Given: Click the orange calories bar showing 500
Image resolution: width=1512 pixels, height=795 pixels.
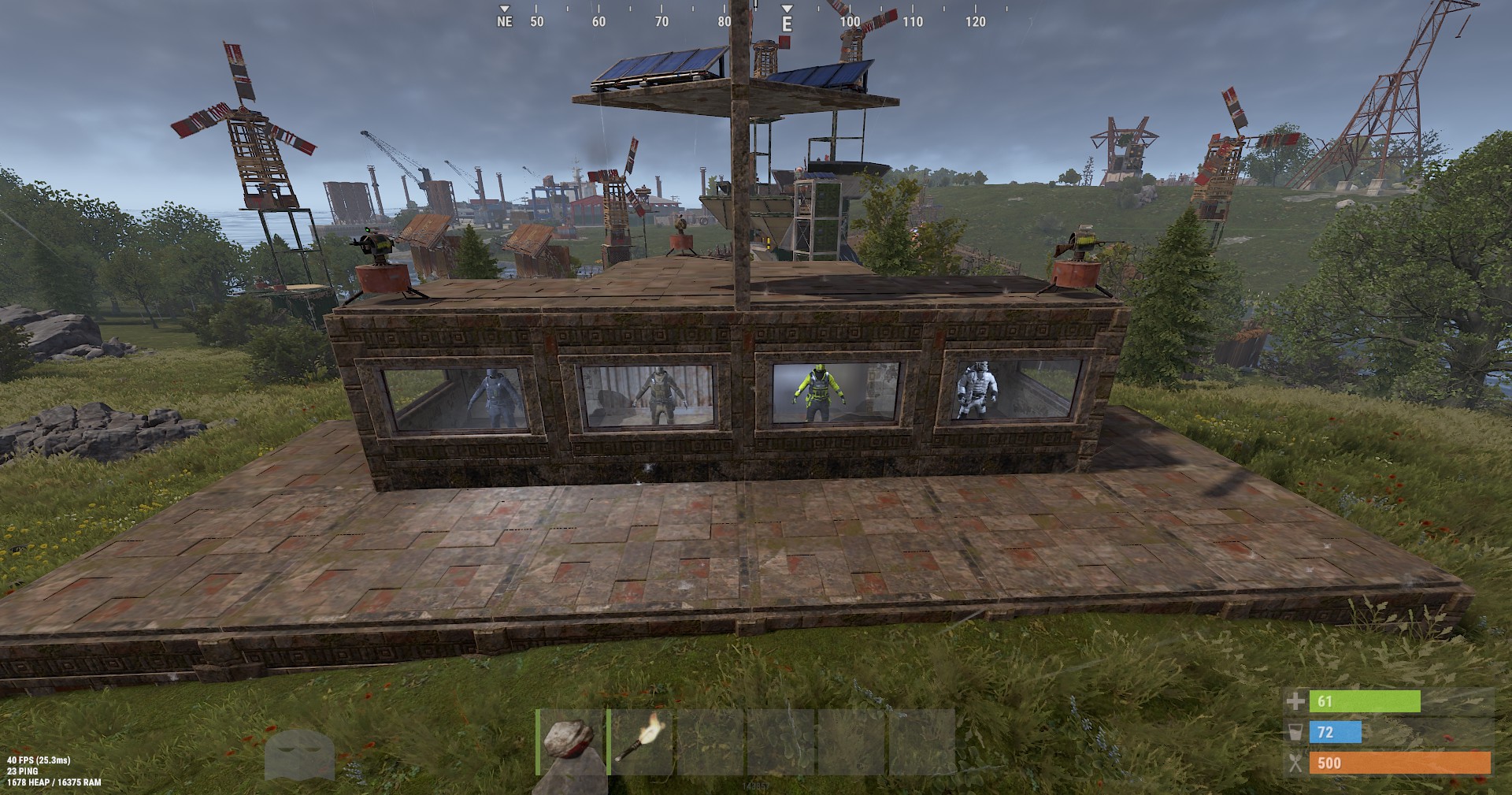Looking at the screenshot, I should click(x=1402, y=762).
